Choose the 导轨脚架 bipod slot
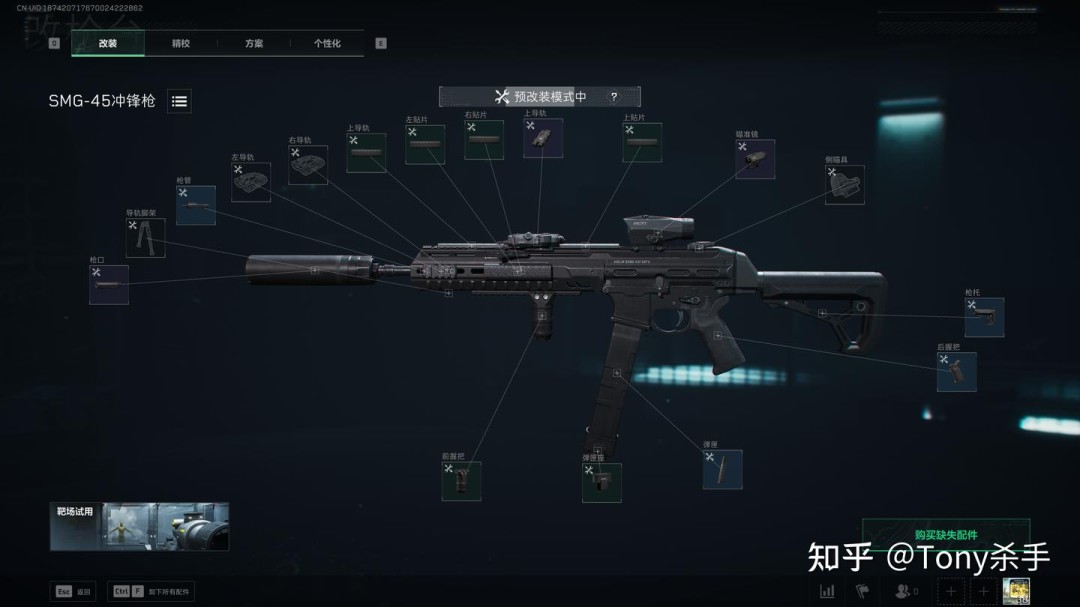Screen dimensions: 1080x607 (x=146, y=238)
